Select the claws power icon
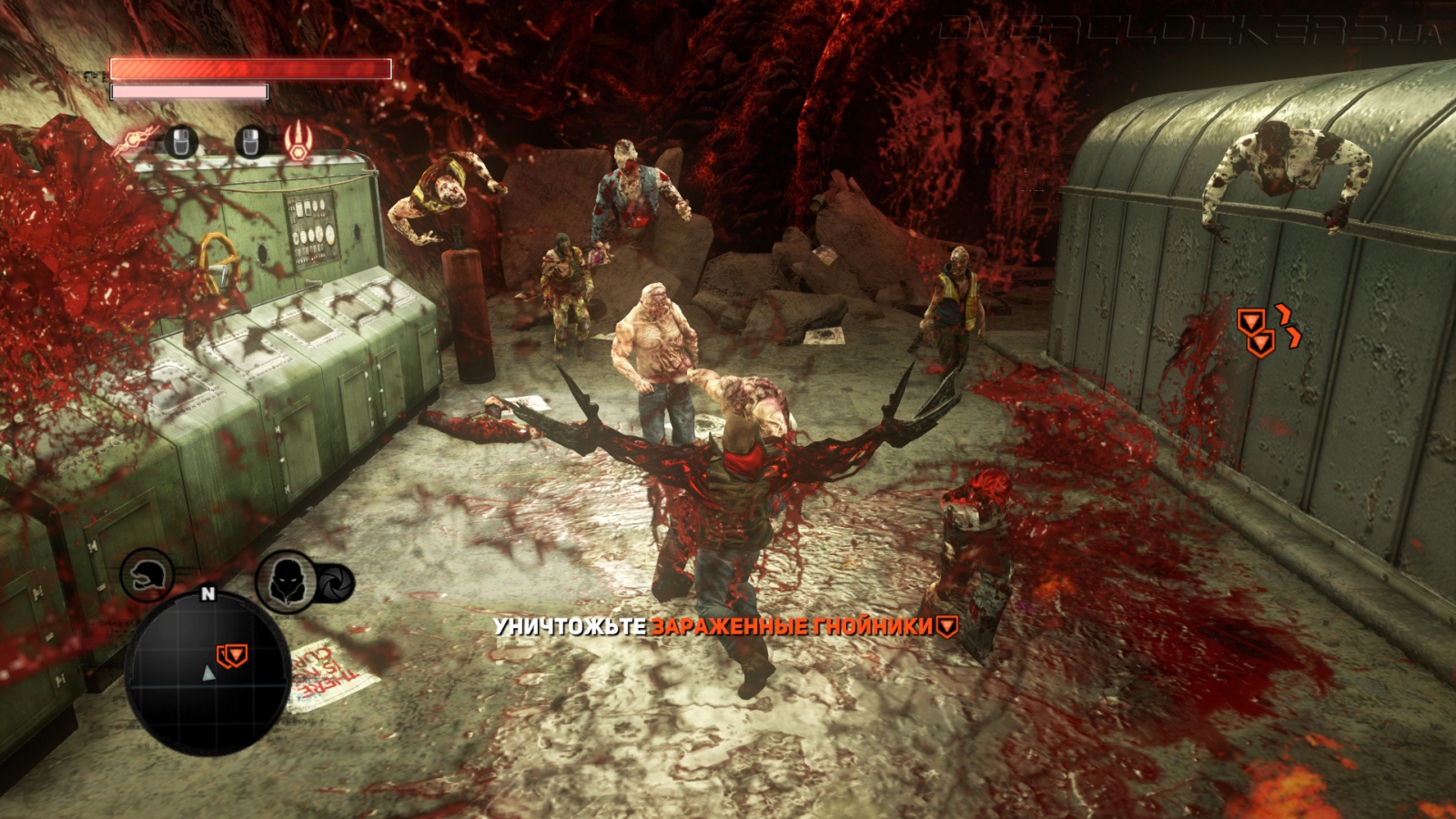1456x819 pixels. (298, 142)
